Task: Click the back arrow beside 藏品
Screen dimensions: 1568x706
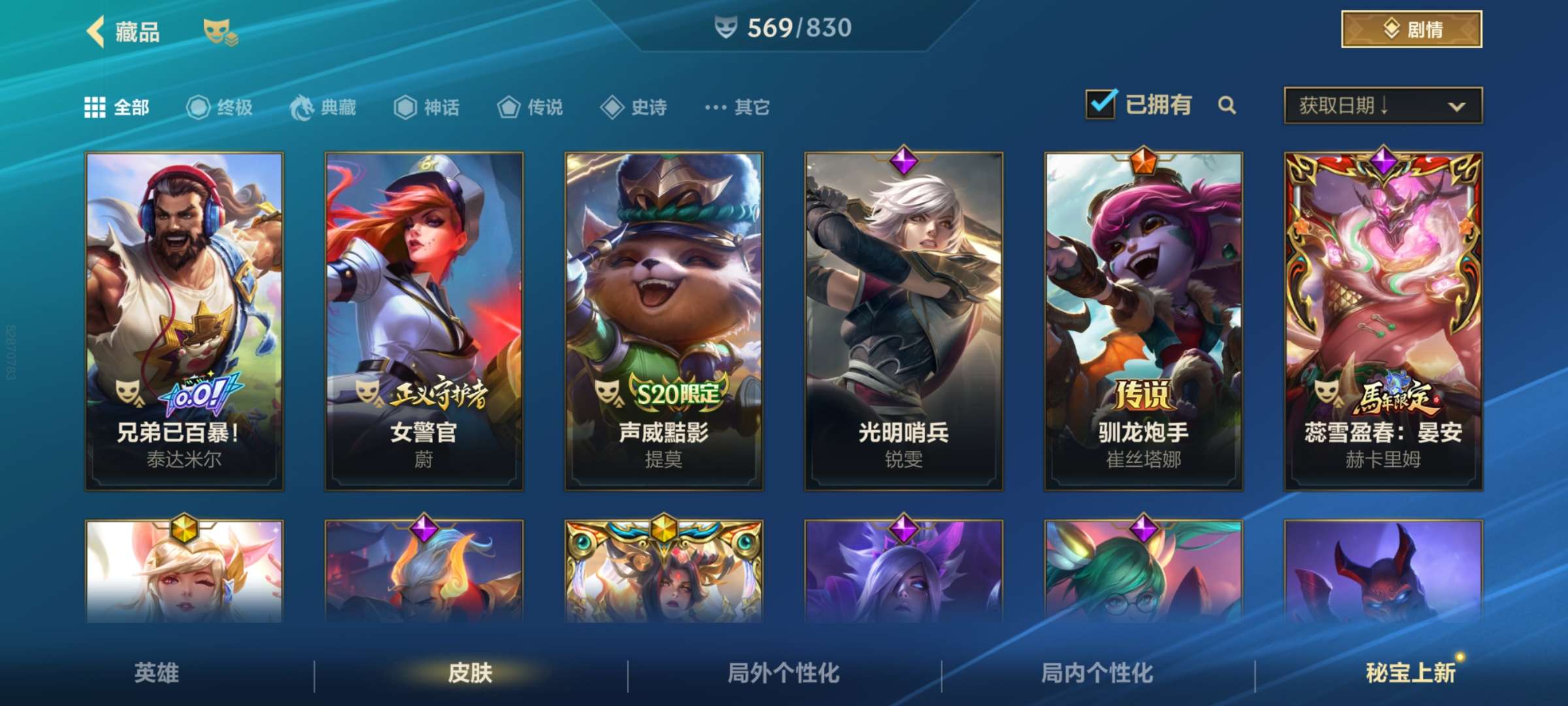Action: pos(96,29)
